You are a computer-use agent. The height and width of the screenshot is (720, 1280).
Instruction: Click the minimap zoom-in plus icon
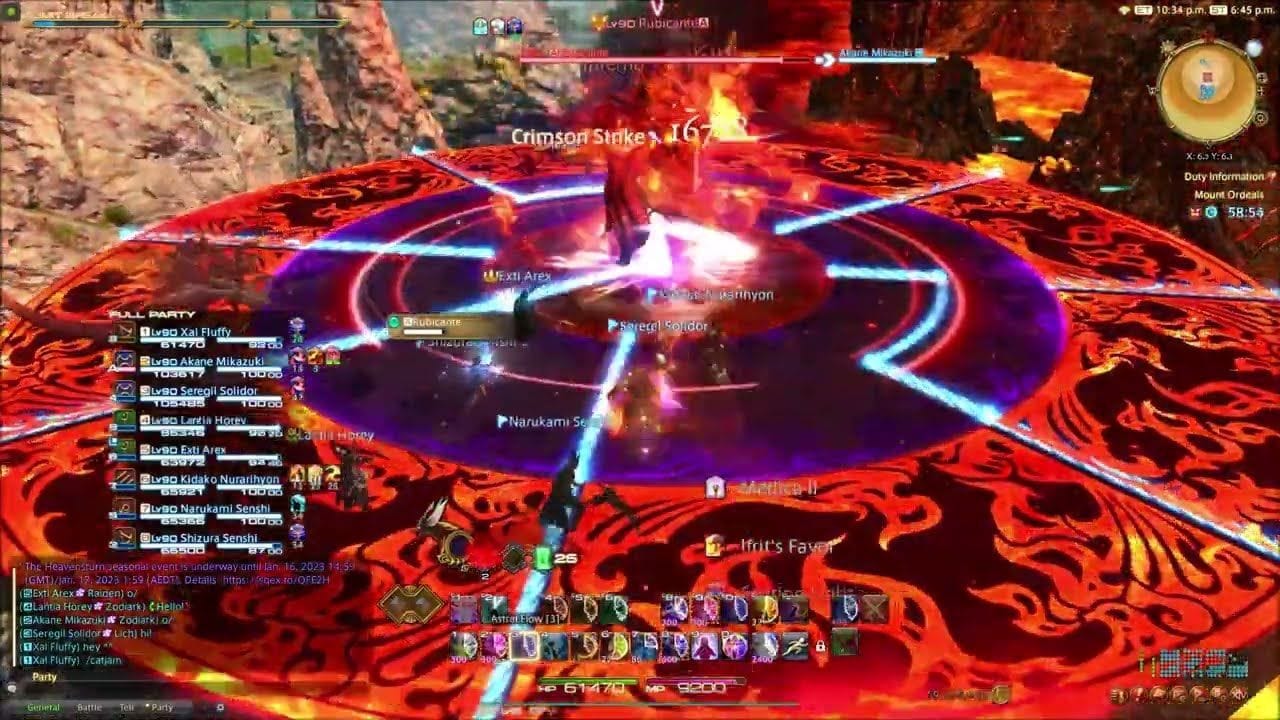1261,78
